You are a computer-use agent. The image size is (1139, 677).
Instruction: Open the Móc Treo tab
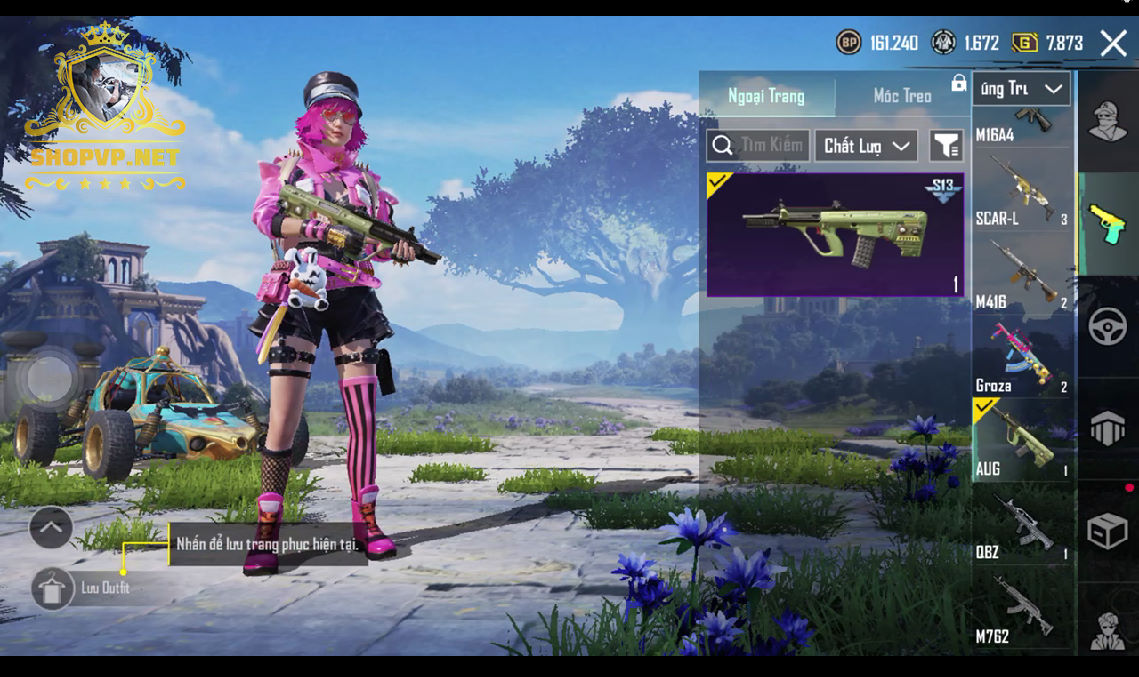(x=902, y=96)
